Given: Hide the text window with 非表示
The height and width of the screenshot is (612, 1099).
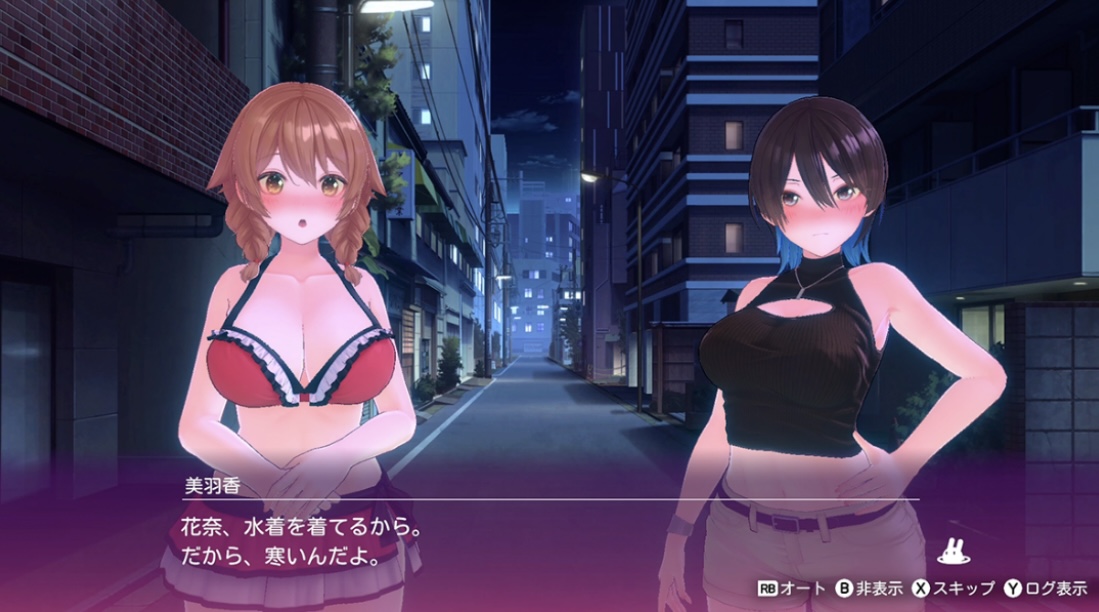Looking at the screenshot, I should [x=869, y=588].
